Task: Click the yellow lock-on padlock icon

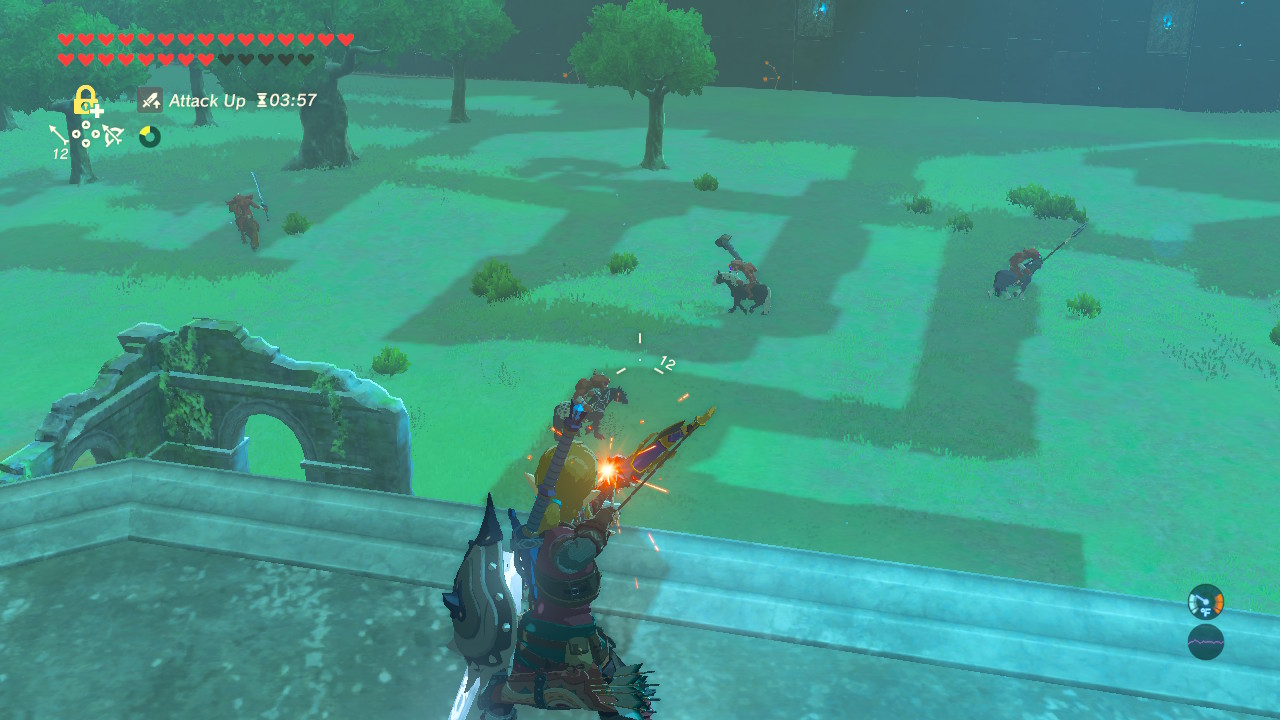Action: (x=84, y=100)
